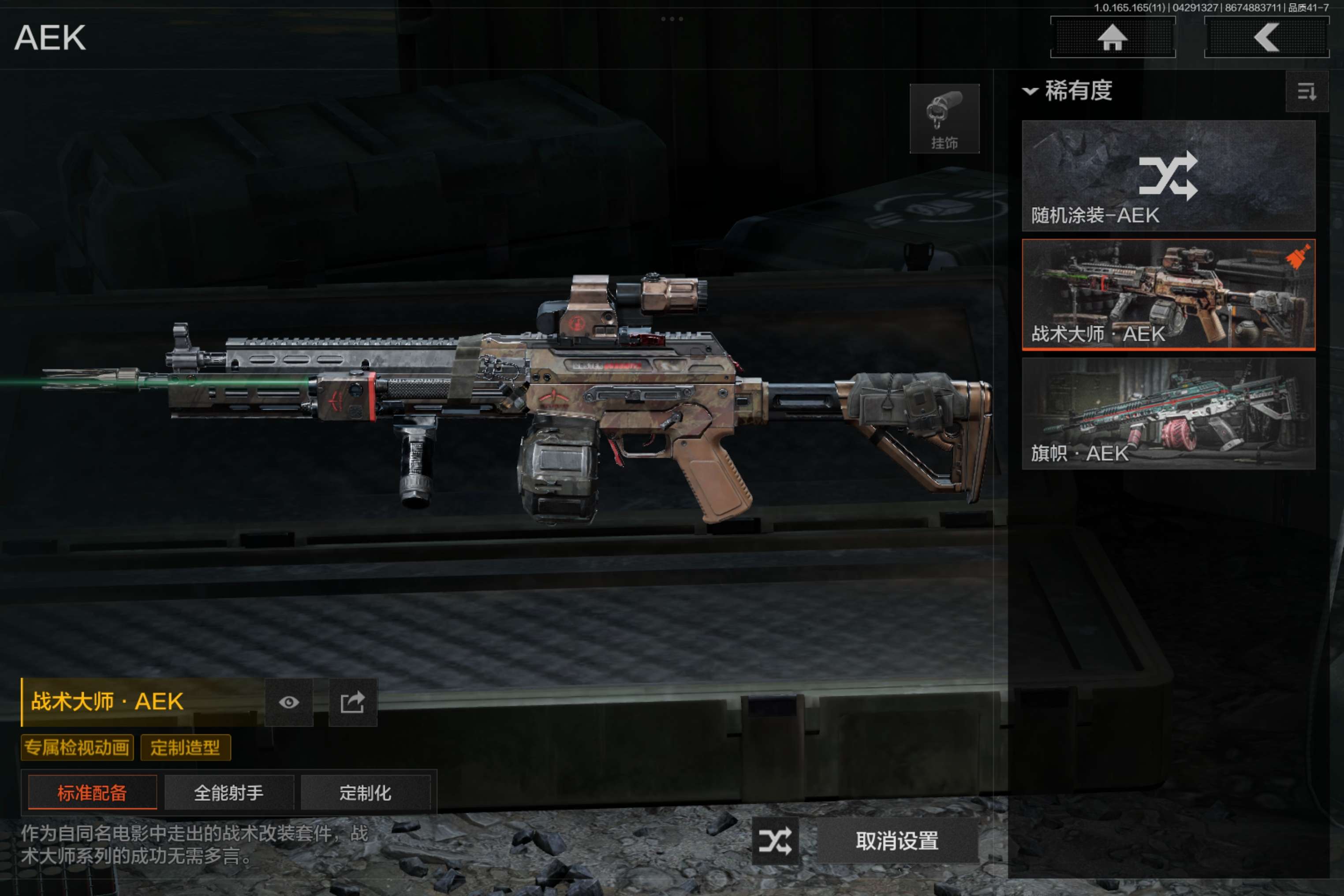Cancel the setting with 取消设置
Viewport: 1344px width, 896px height.
tap(896, 840)
